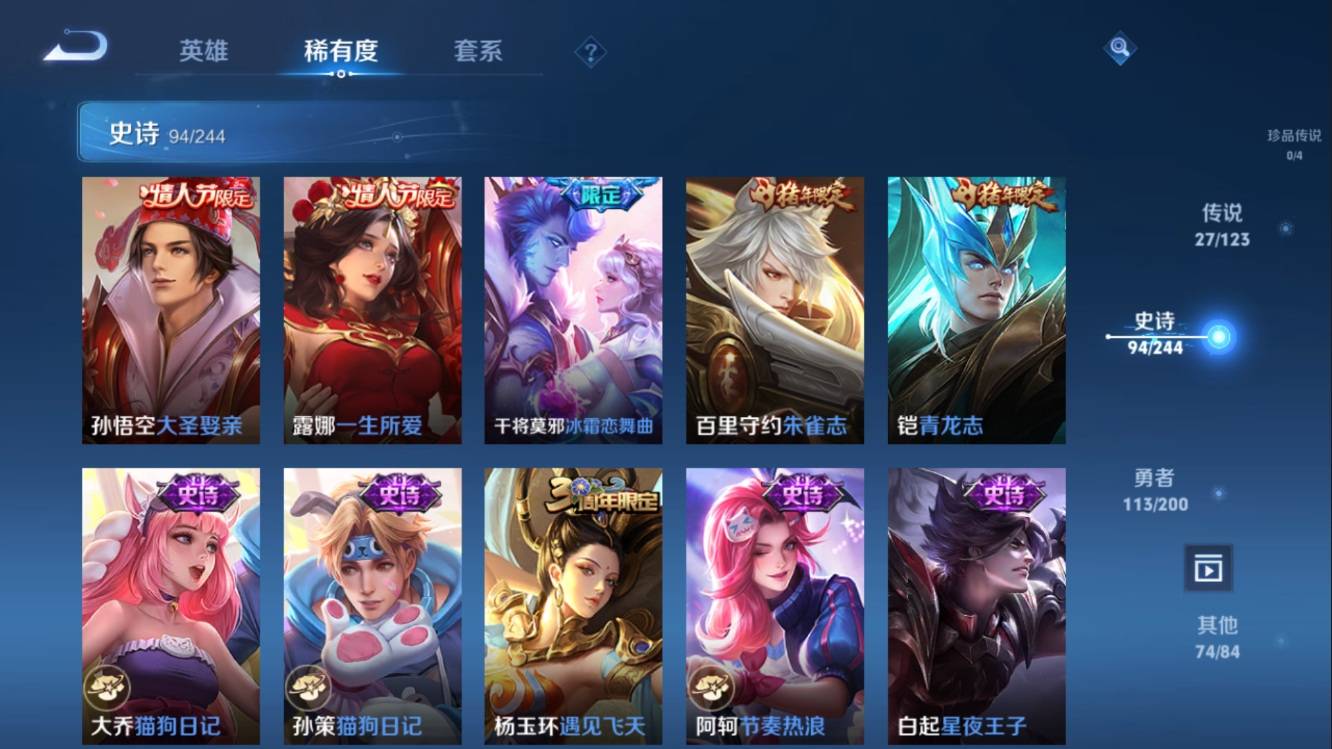The height and width of the screenshot is (749, 1332).
Task: Select the 百里守约 朱雀志 skin card
Action: coord(775,310)
